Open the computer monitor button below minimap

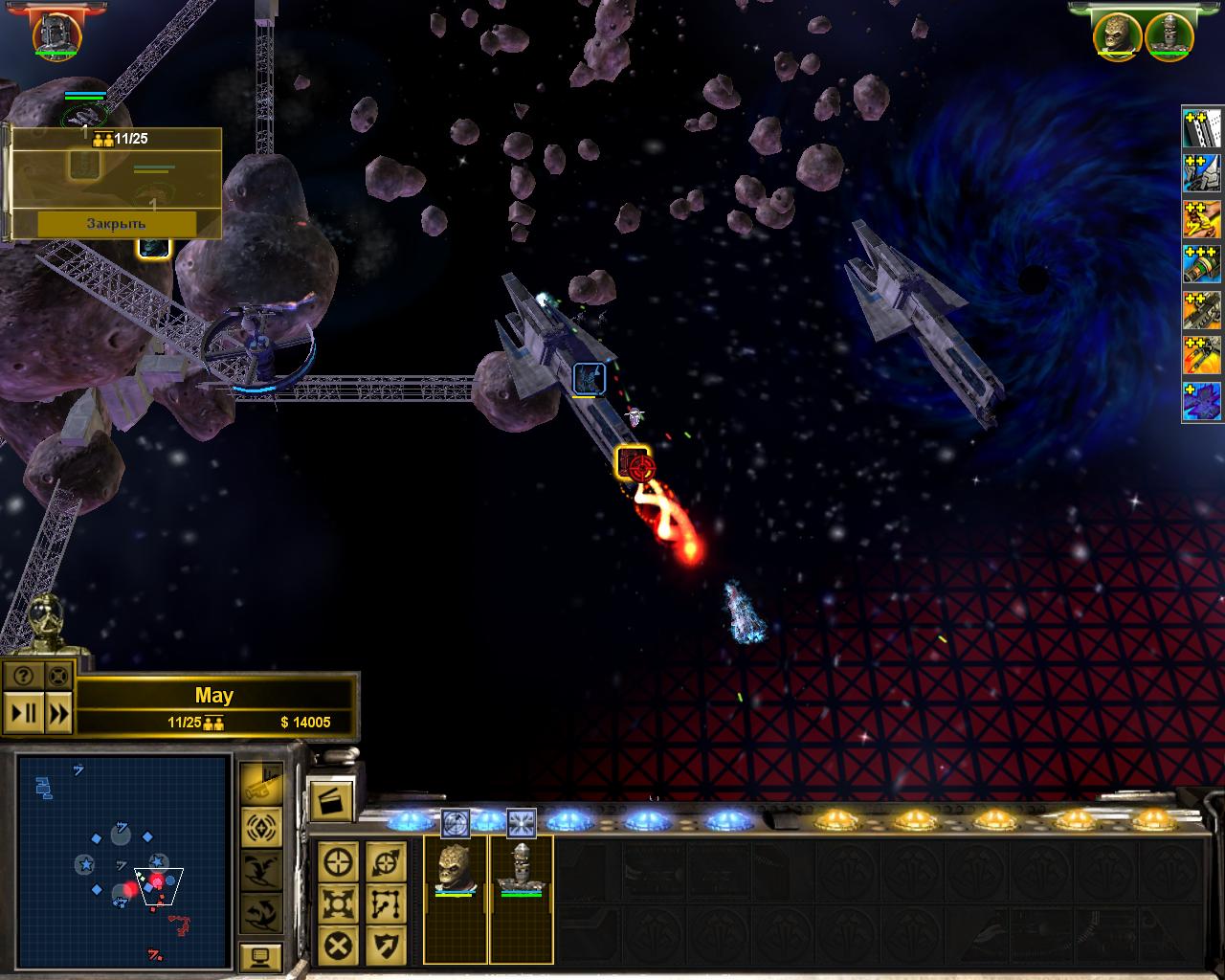(260, 956)
